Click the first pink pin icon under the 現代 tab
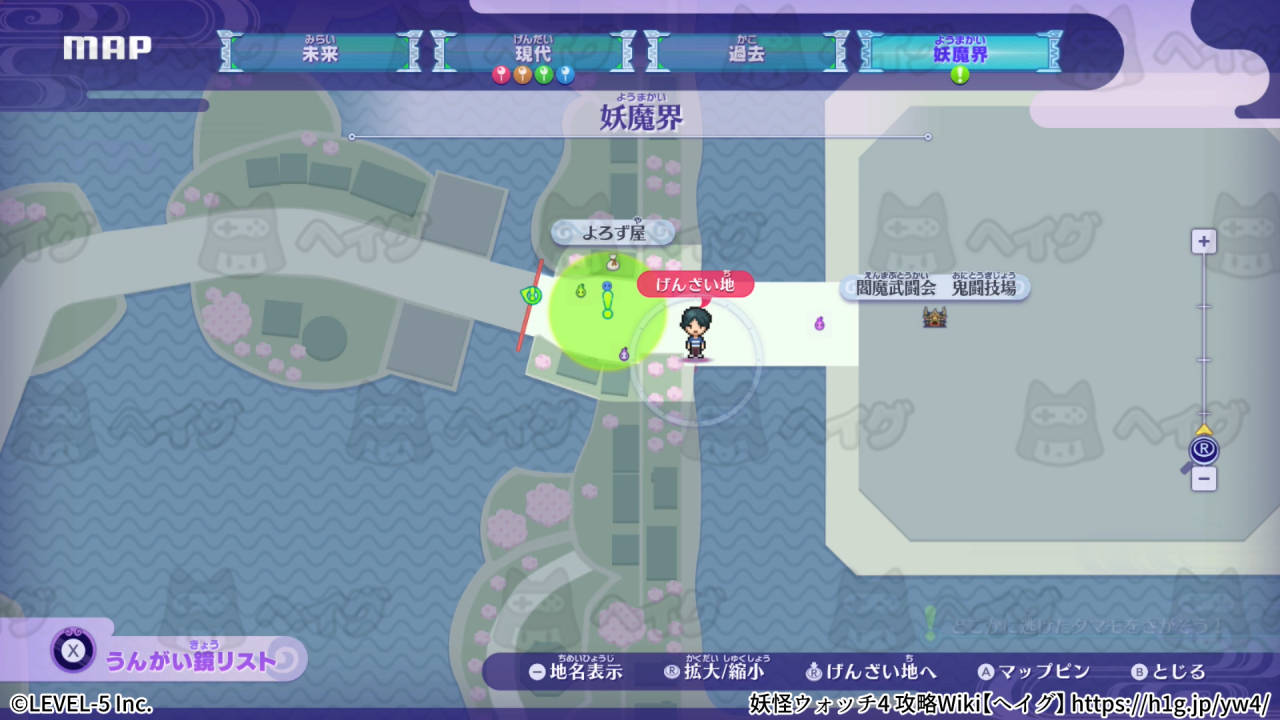 [x=500, y=74]
